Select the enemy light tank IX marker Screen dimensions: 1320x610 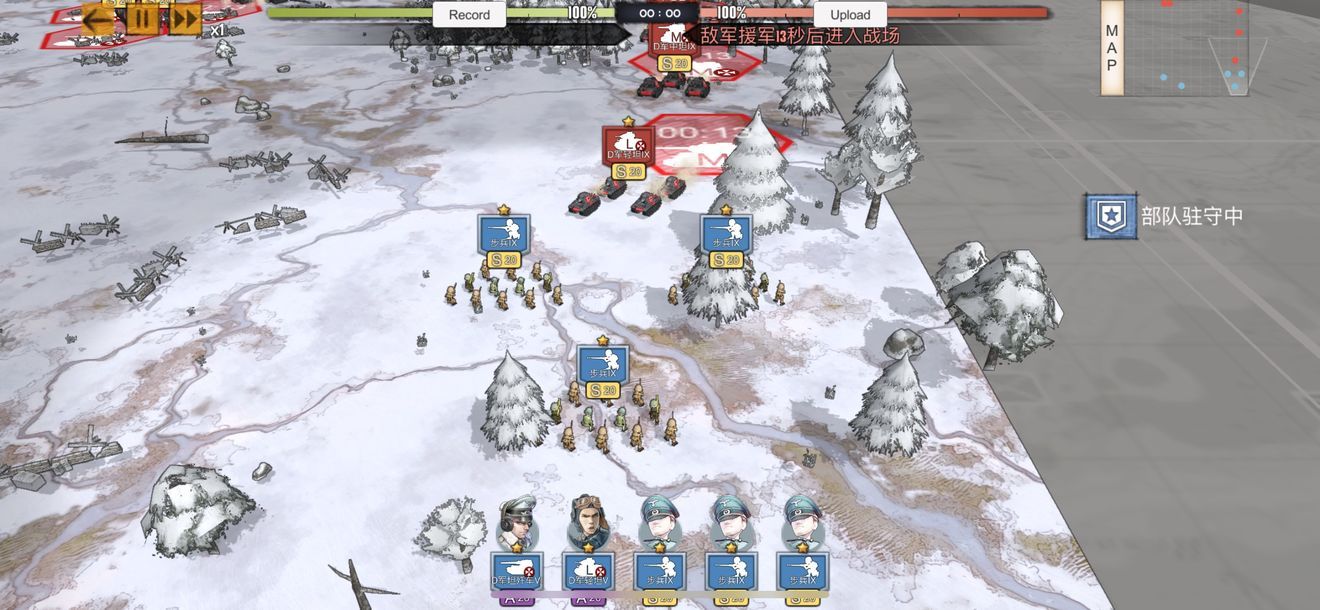628,147
